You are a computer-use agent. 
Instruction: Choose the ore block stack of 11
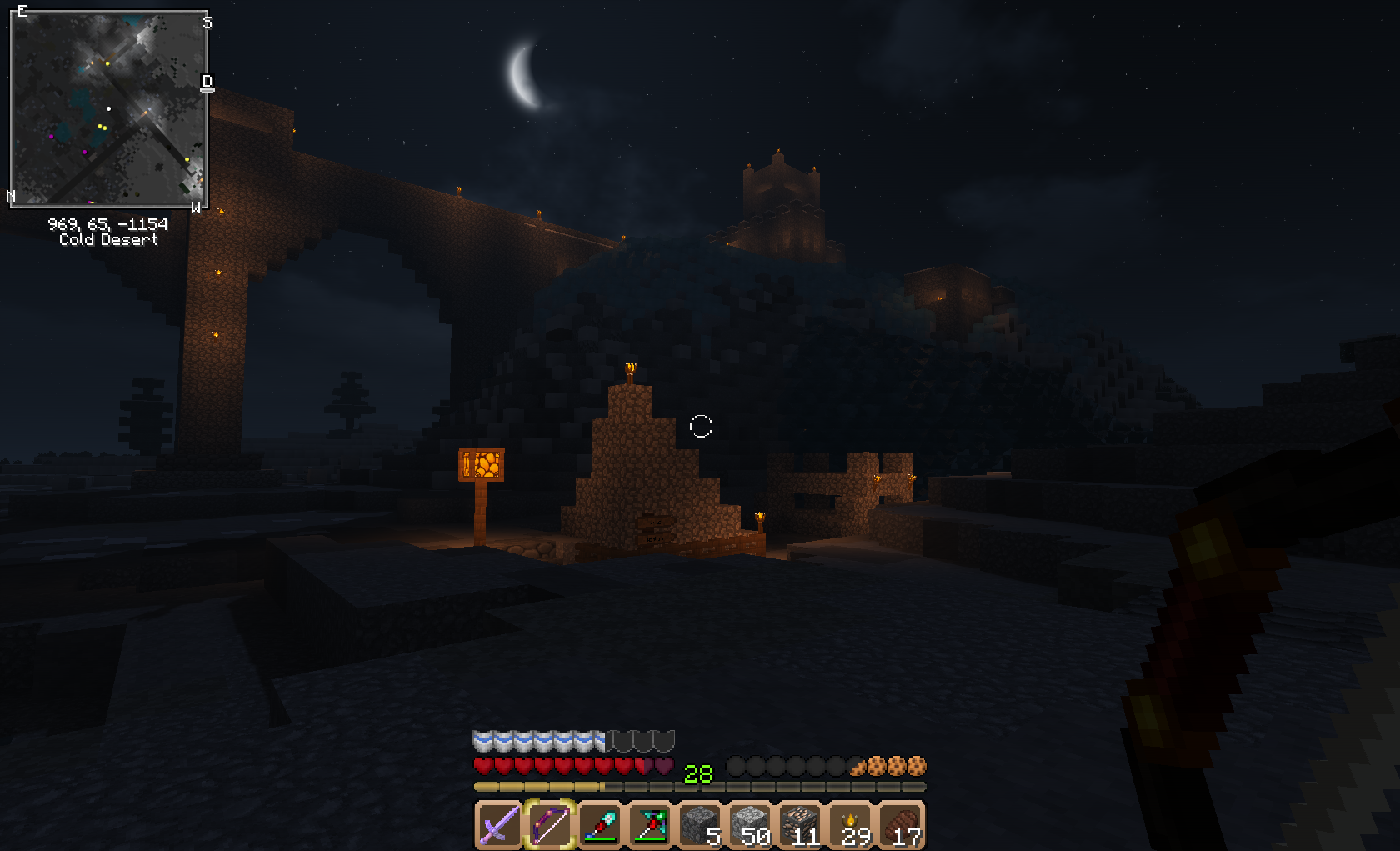coord(800,825)
